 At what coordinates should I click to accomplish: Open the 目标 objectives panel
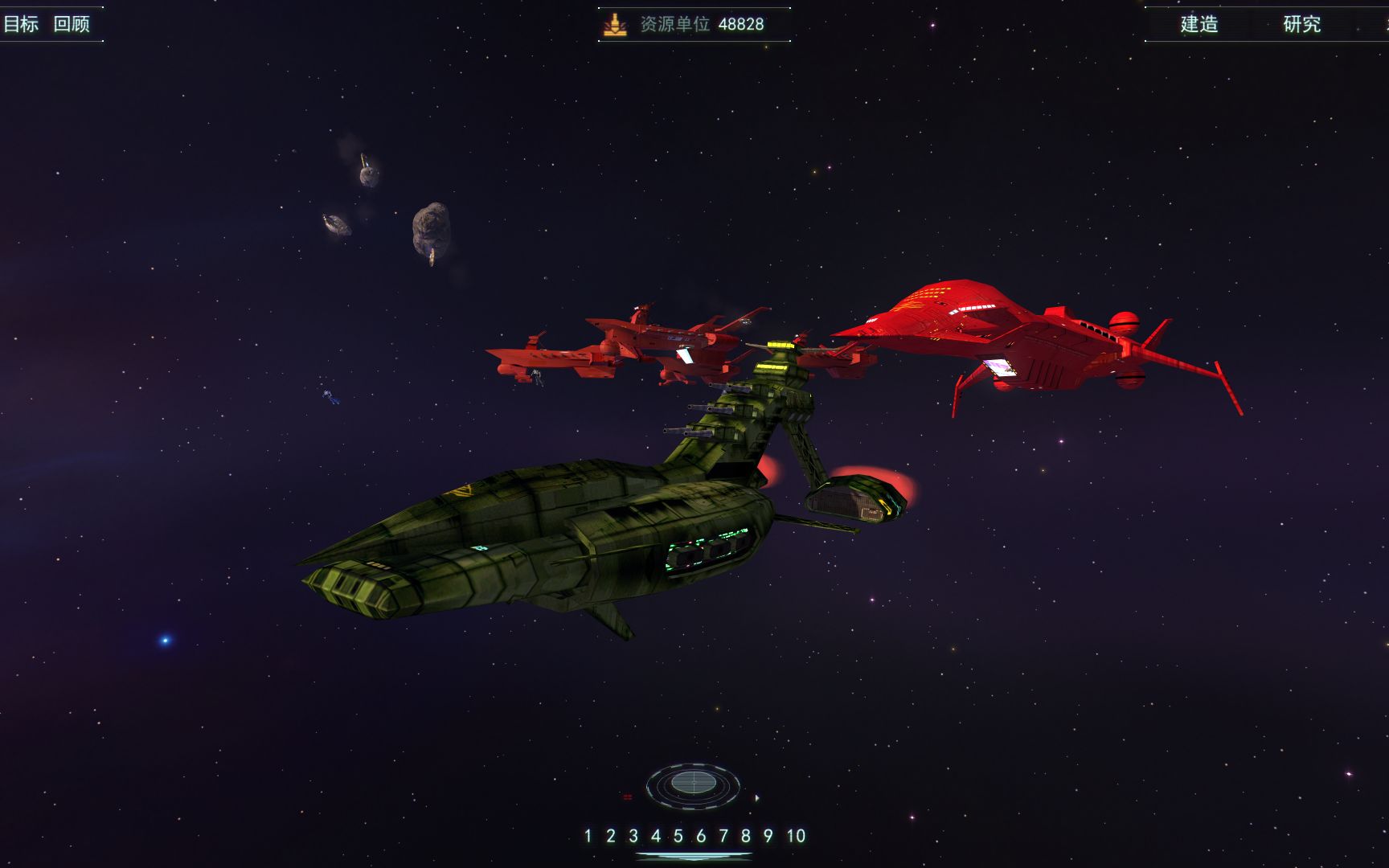[21, 24]
